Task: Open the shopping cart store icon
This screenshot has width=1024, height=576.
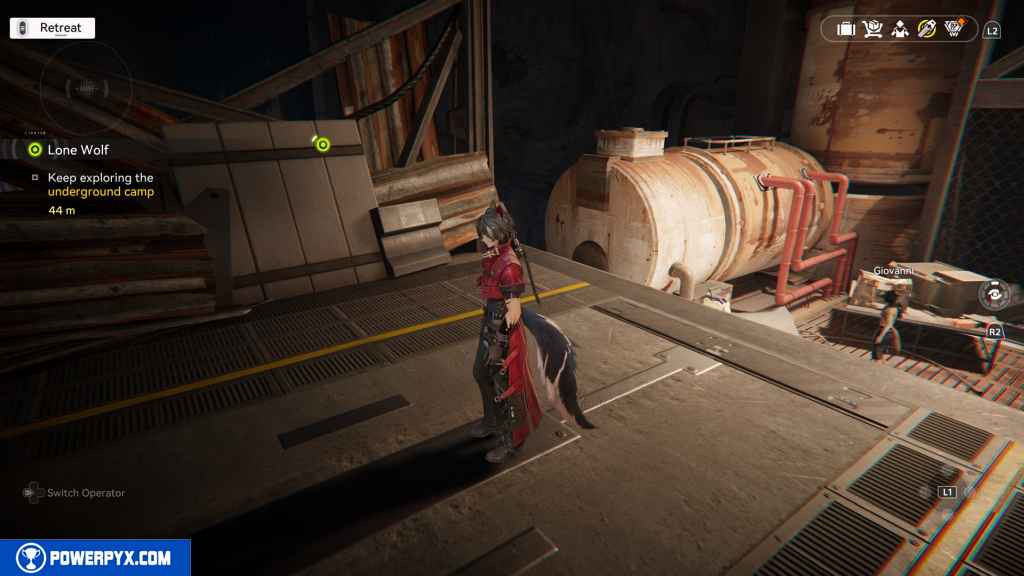Action: pos(872,29)
